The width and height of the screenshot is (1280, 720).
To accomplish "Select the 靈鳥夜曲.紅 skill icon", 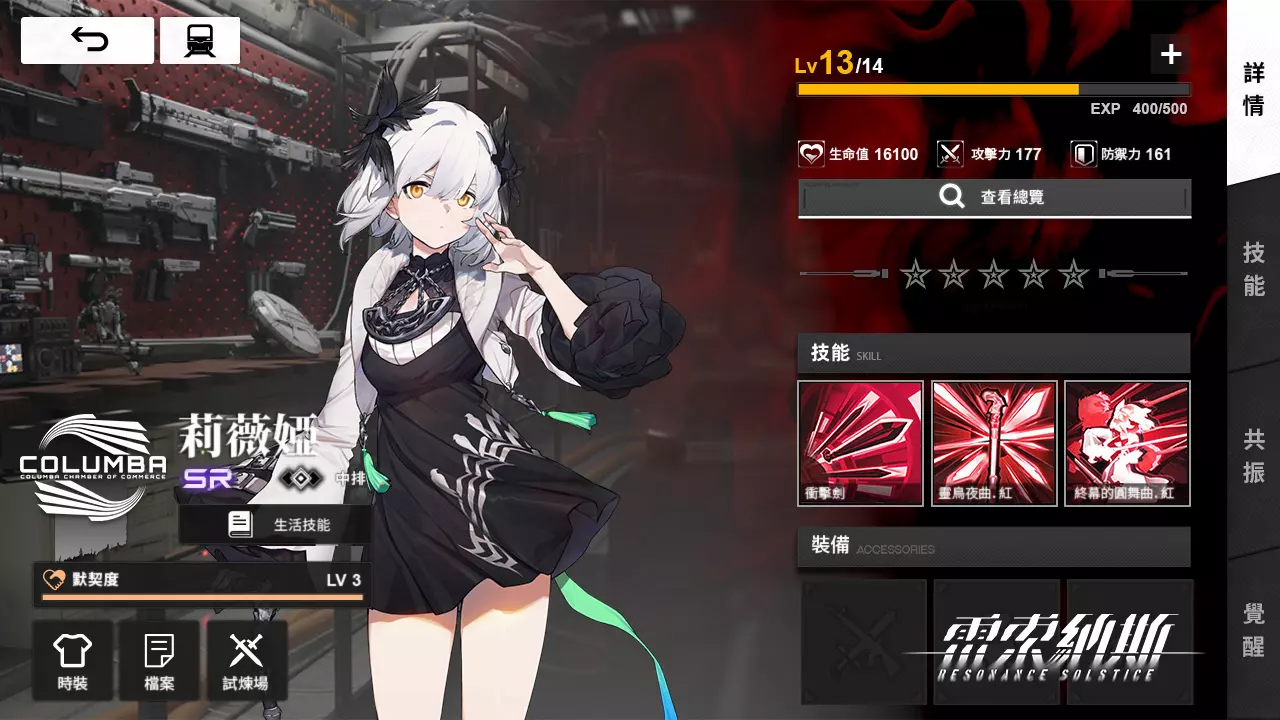I will pyautogui.click(x=994, y=443).
